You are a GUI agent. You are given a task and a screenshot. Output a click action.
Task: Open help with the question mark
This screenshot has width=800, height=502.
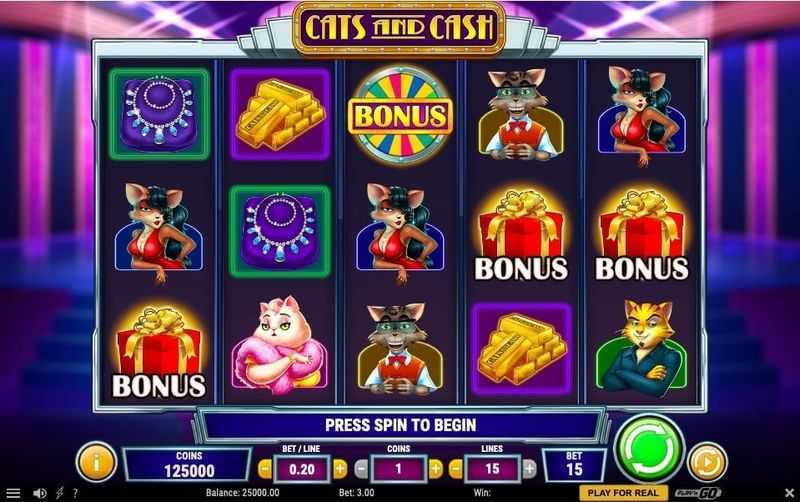75,493
